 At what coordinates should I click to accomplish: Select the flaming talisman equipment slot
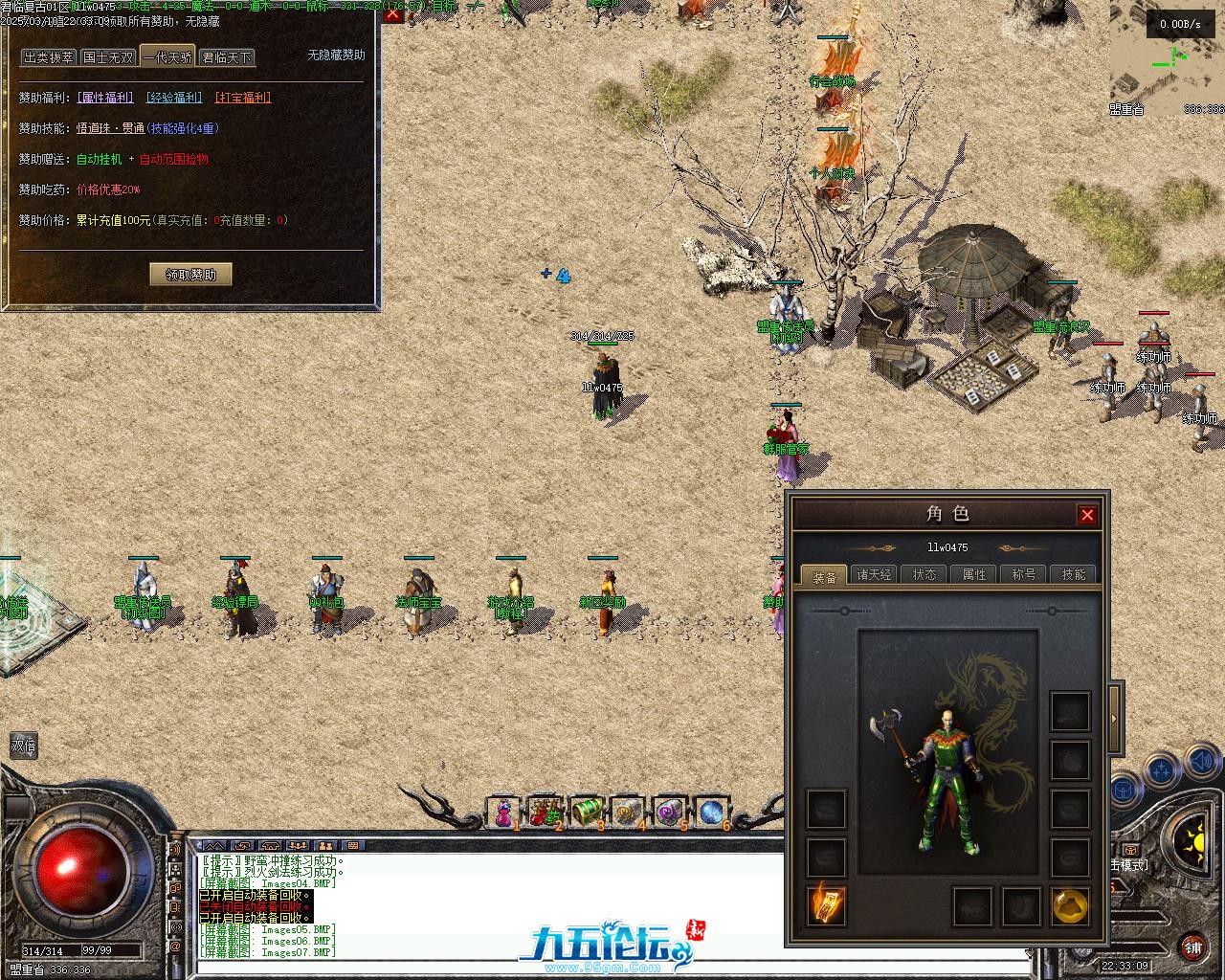(x=825, y=905)
